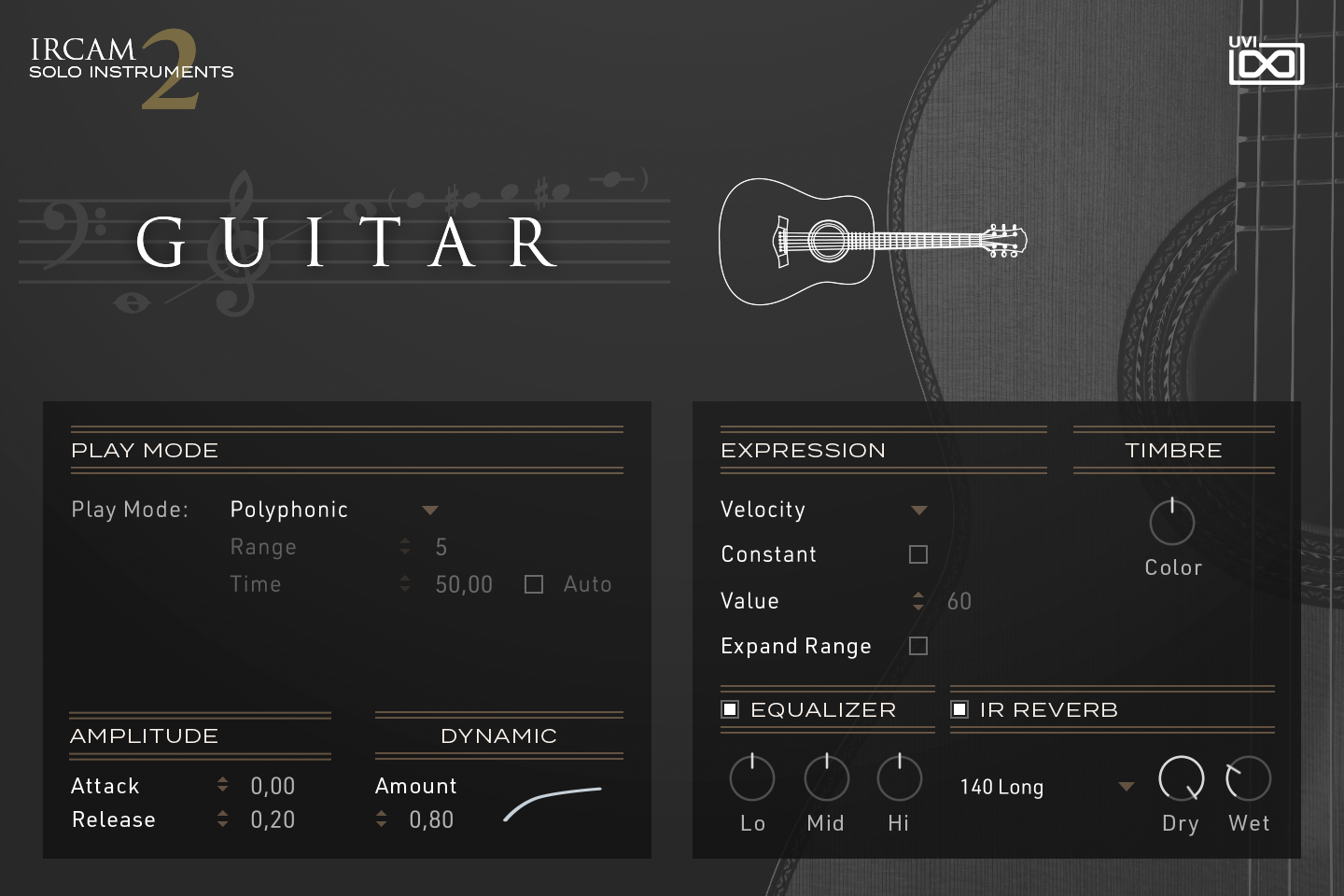Click the dynamic curve display
This screenshot has width=1344, height=896.
(x=553, y=805)
